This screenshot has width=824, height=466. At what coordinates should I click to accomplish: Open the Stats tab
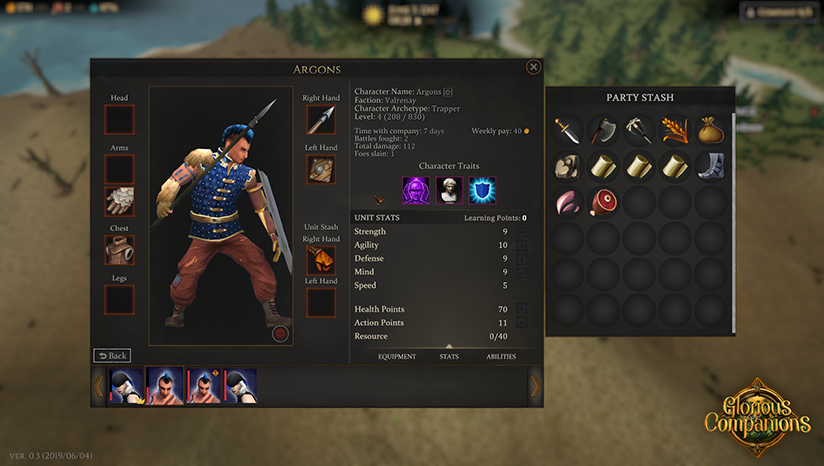pyautogui.click(x=449, y=356)
